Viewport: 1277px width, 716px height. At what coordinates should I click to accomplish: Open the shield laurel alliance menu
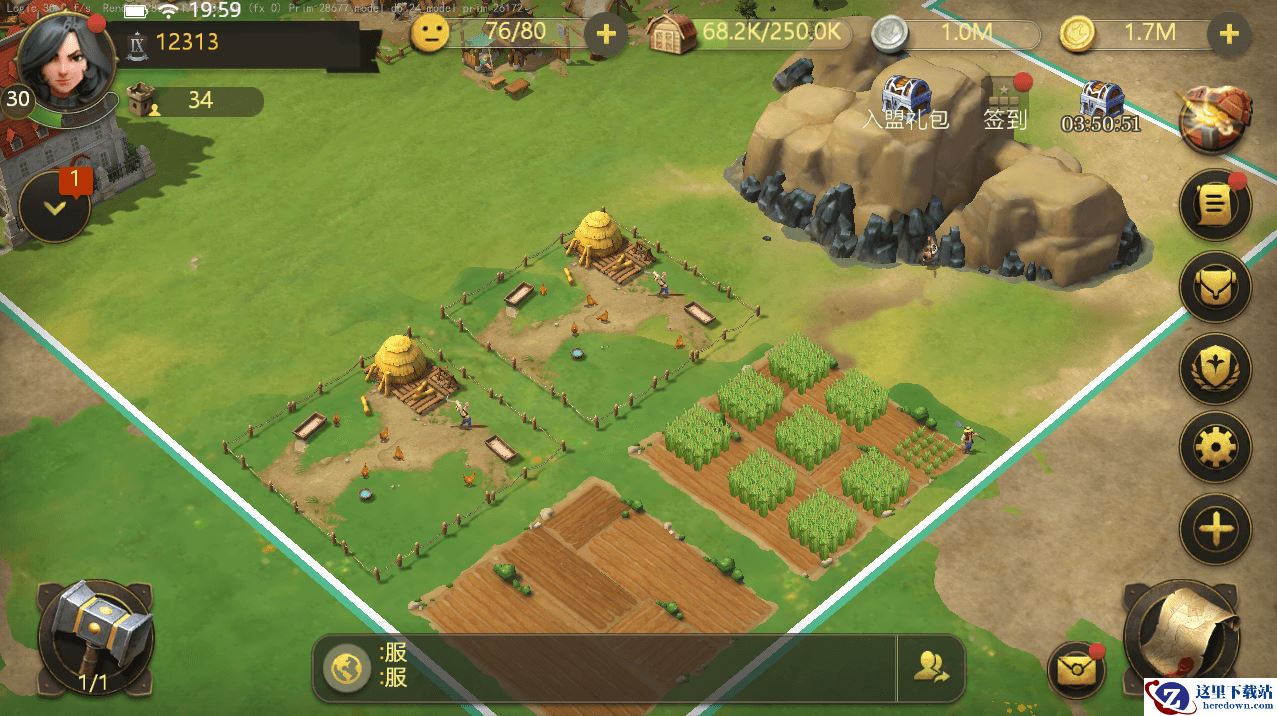tap(1215, 368)
